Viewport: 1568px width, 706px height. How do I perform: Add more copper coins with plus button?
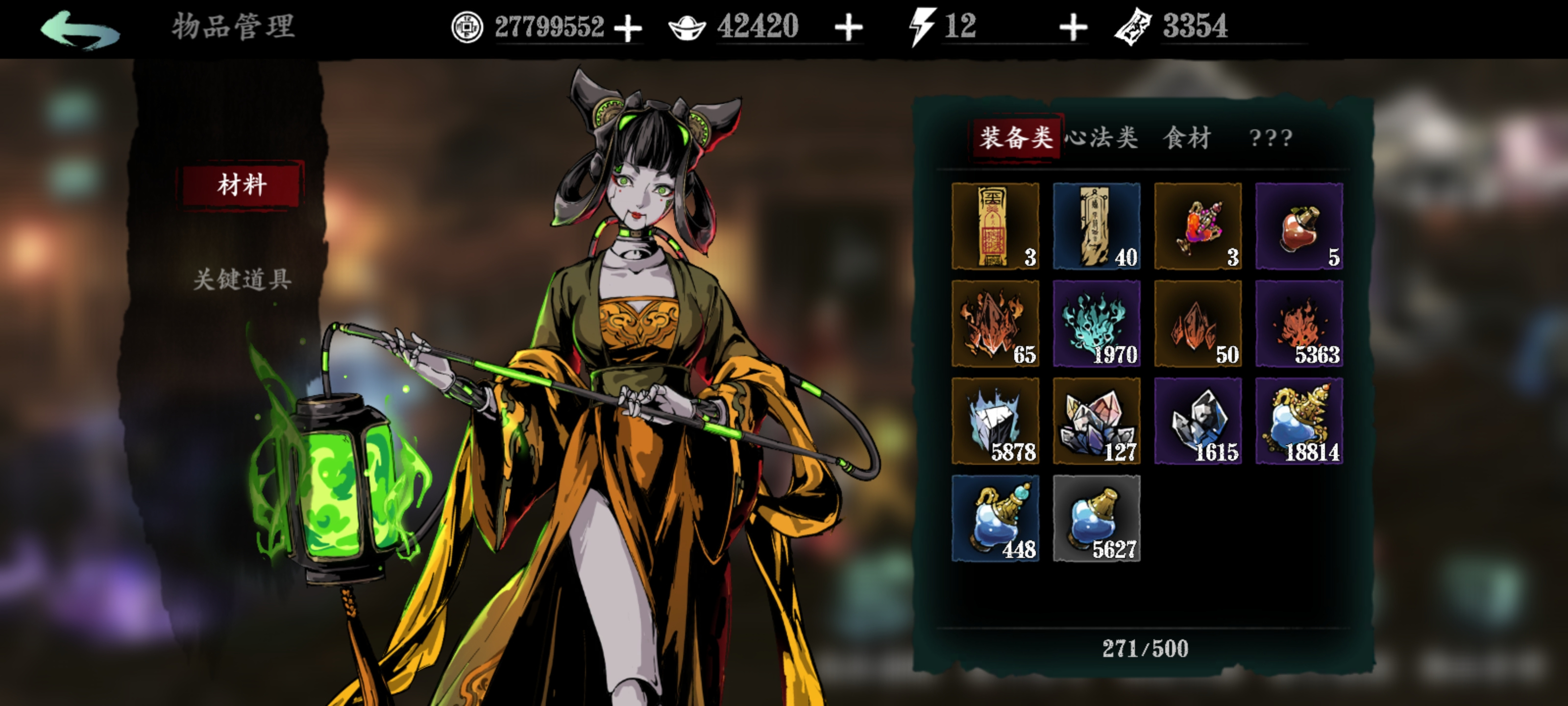[628, 28]
